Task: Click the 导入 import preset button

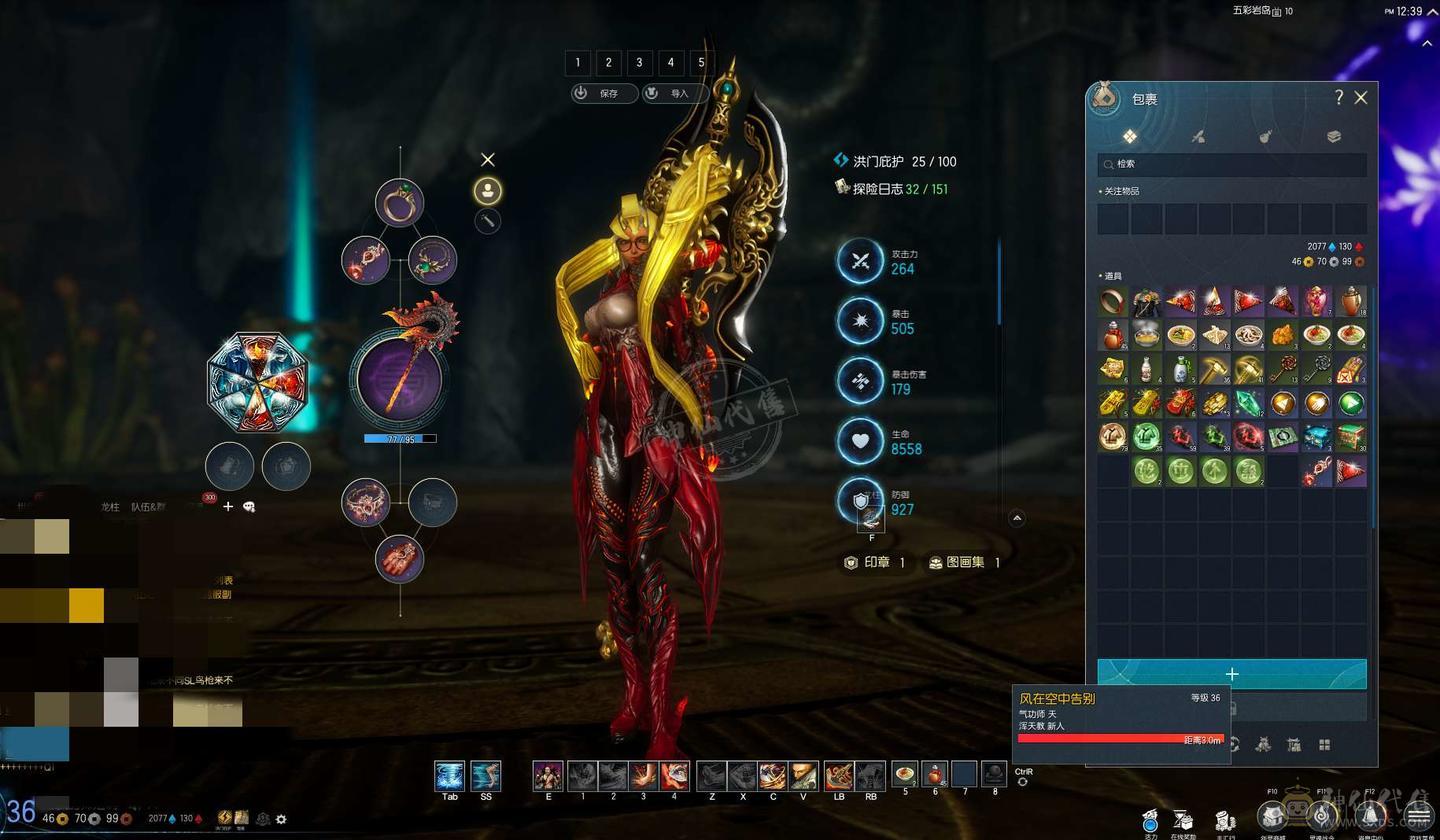Action: click(x=675, y=93)
